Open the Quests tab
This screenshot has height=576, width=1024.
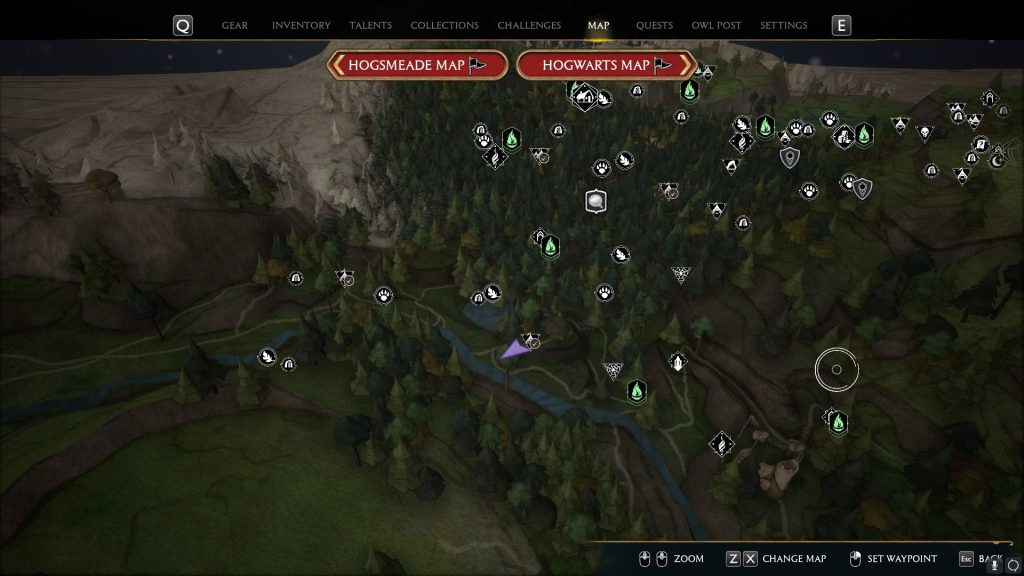click(654, 25)
